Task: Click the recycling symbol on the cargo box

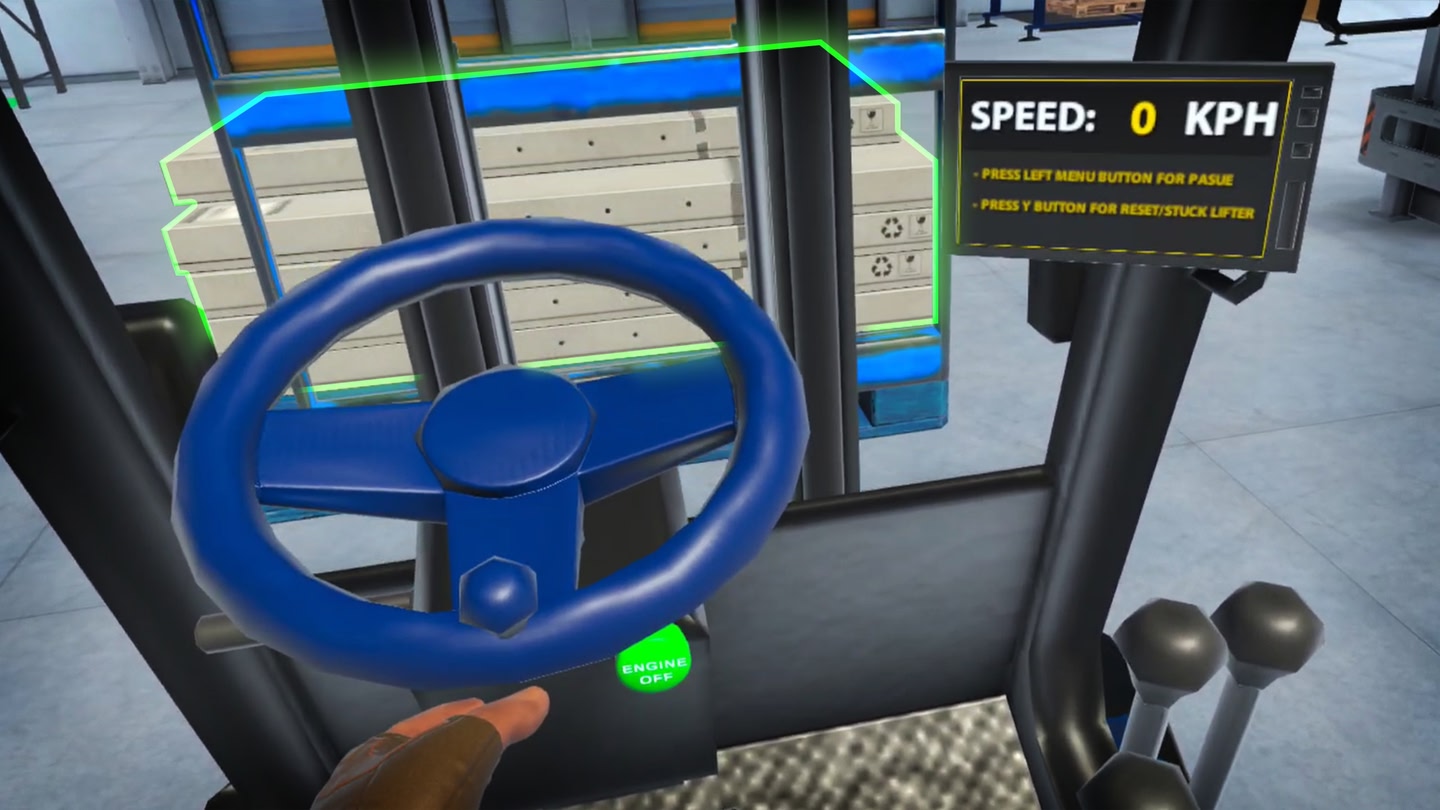Action: [x=891, y=227]
